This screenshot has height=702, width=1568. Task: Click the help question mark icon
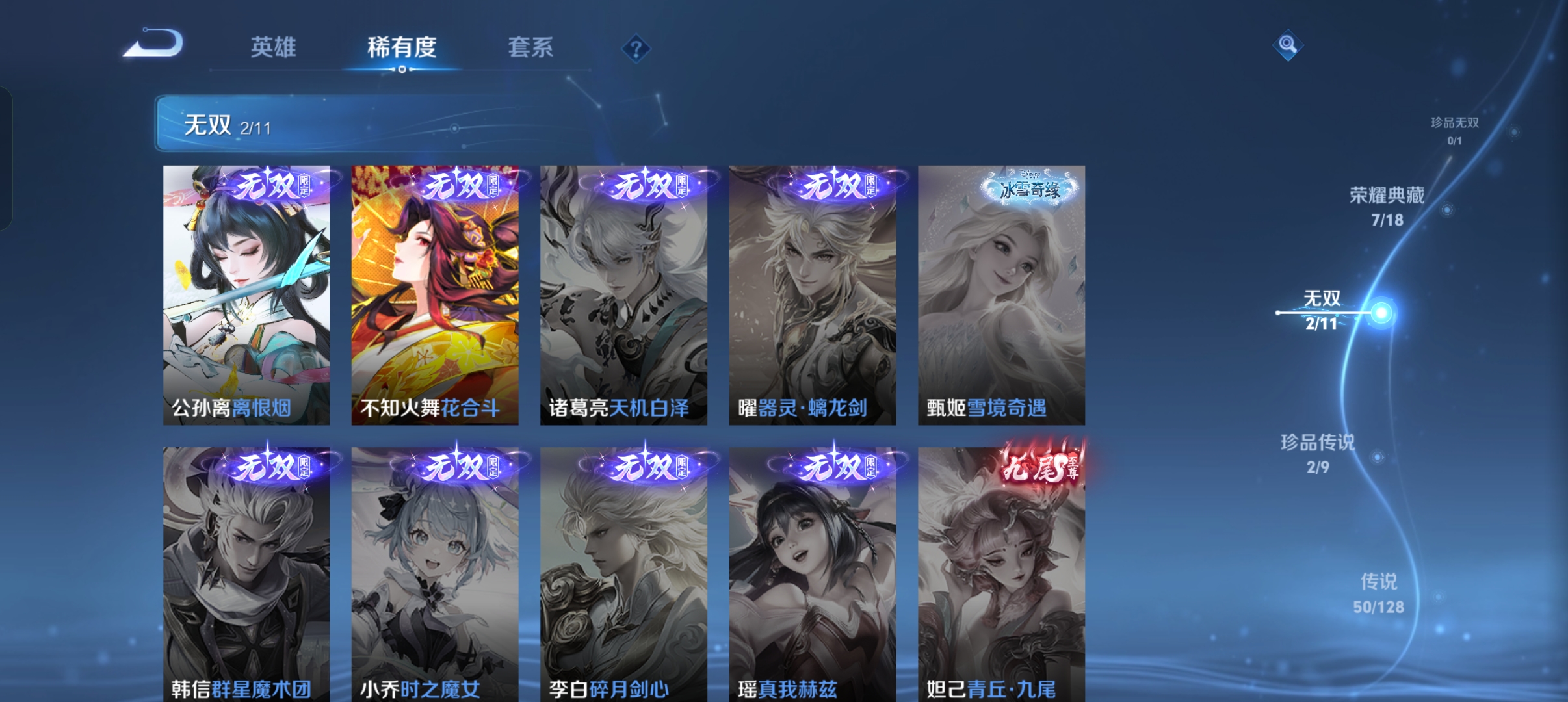tap(636, 47)
